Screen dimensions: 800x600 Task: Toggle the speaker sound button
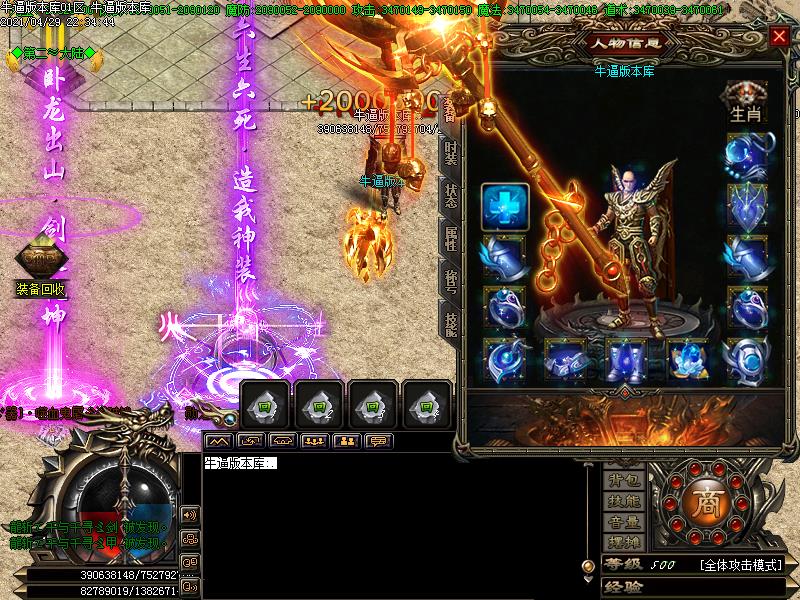coord(189,514)
